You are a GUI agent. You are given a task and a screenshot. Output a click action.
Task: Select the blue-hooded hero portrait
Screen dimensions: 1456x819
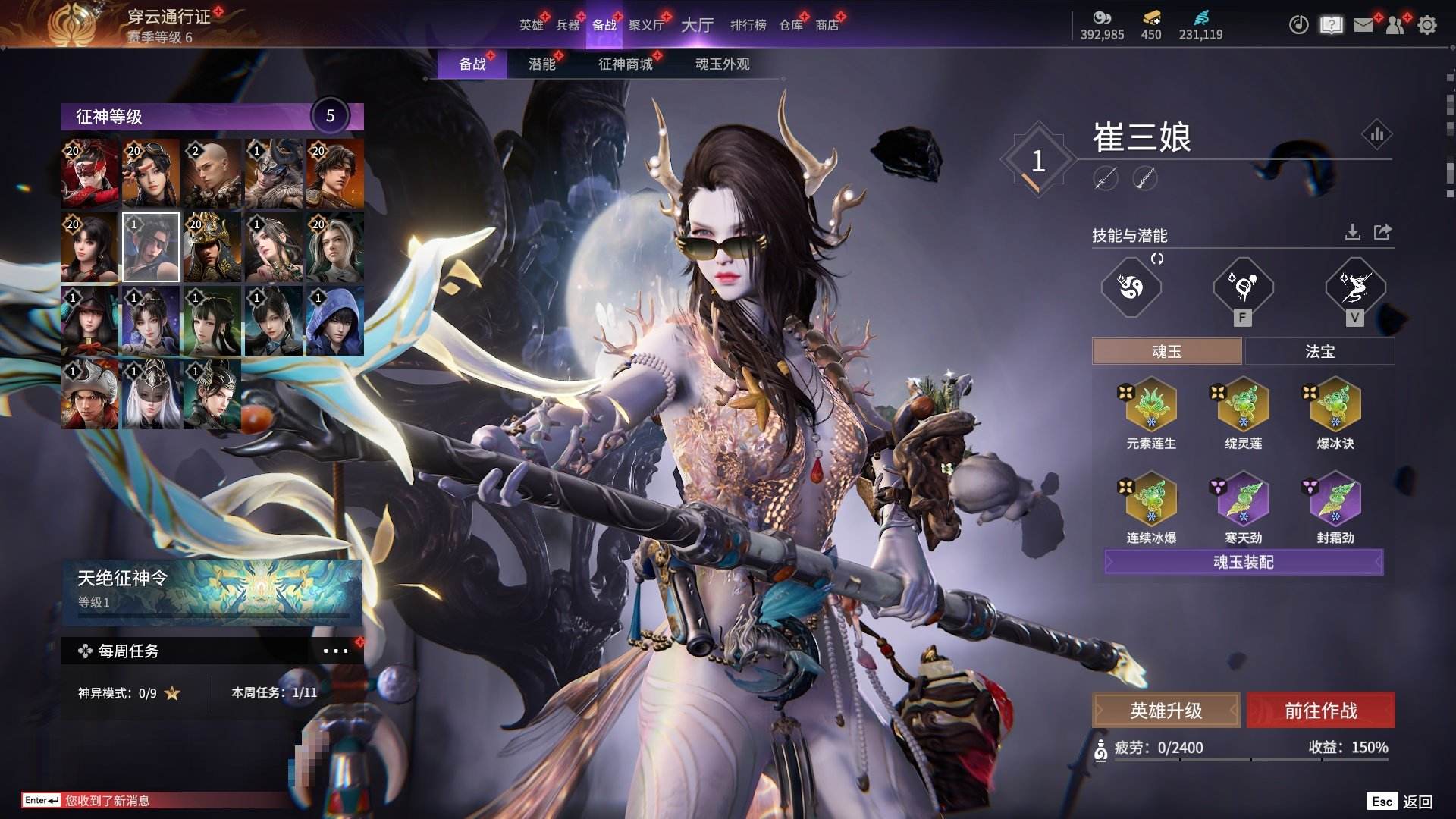click(334, 321)
